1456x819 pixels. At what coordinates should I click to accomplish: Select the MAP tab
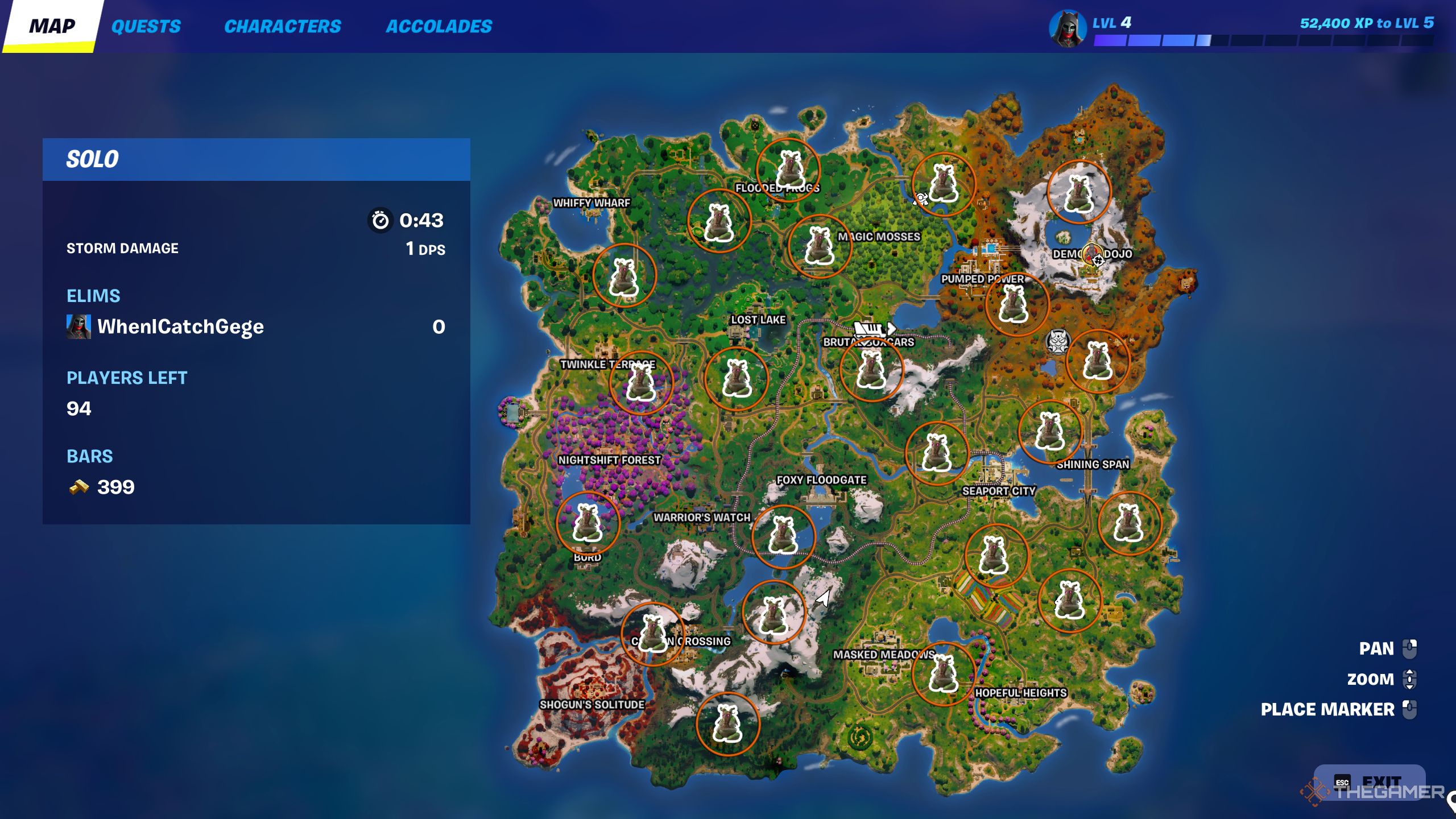(x=53, y=25)
